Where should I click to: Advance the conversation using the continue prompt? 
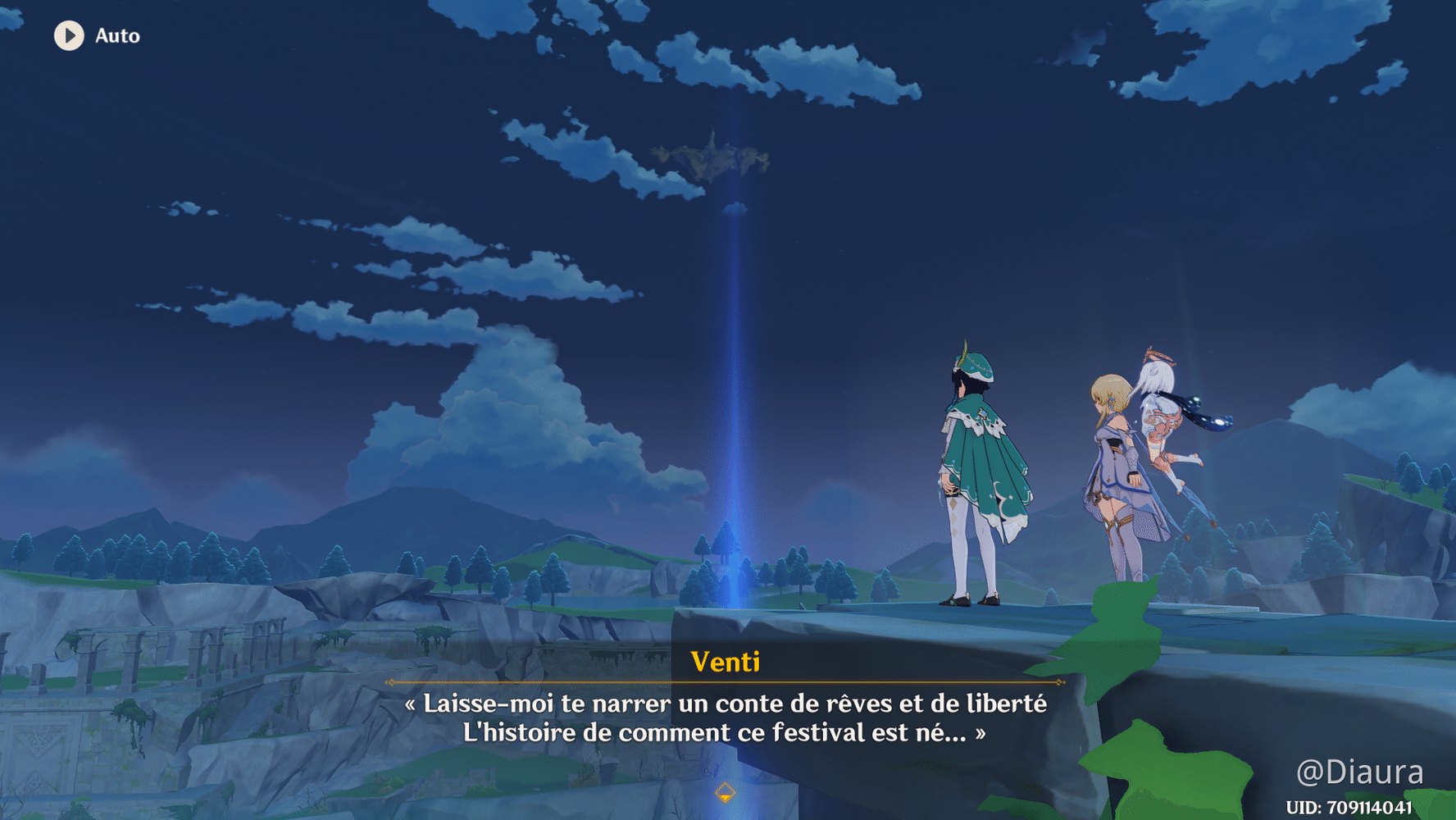point(725,792)
